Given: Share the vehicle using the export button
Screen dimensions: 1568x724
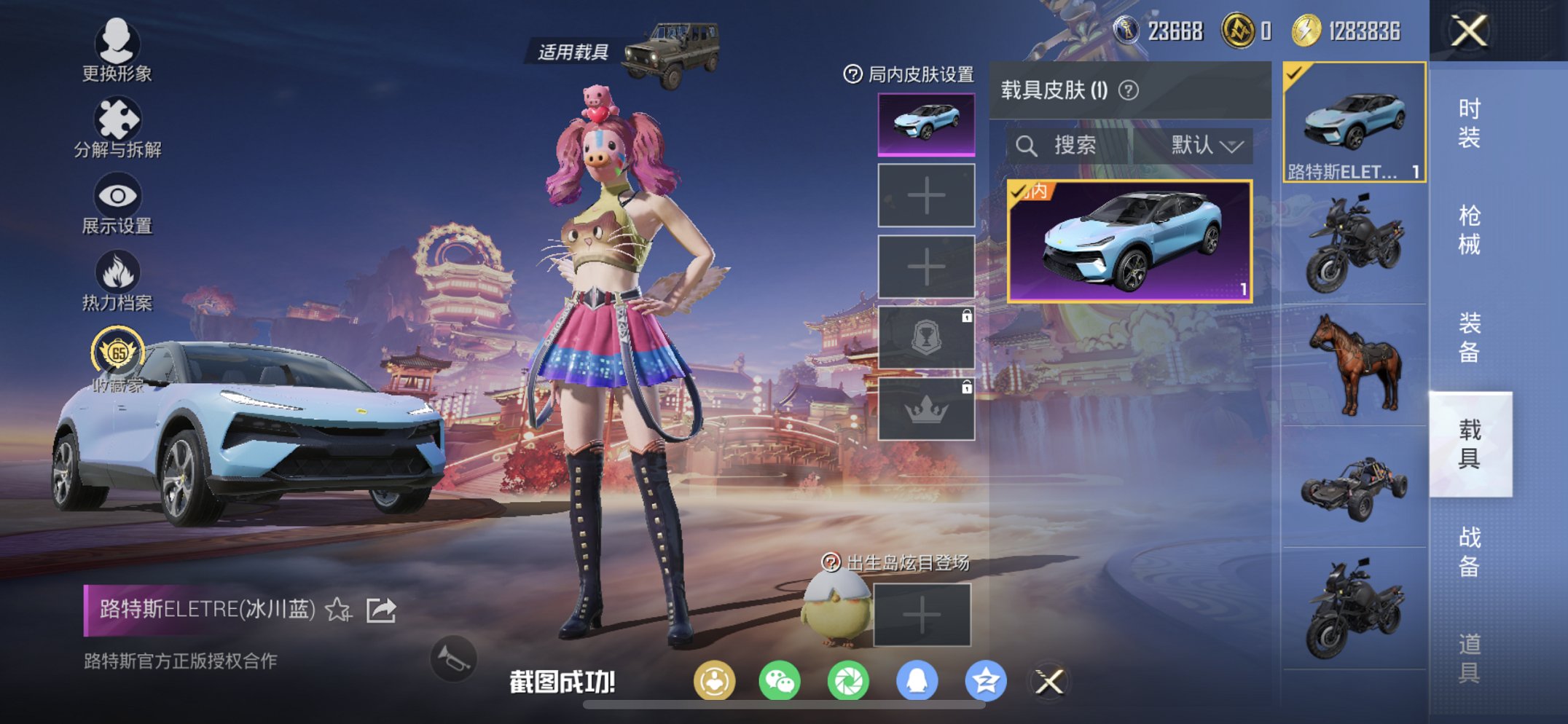Looking at the screenshot, I should click(x=380, y=610).
